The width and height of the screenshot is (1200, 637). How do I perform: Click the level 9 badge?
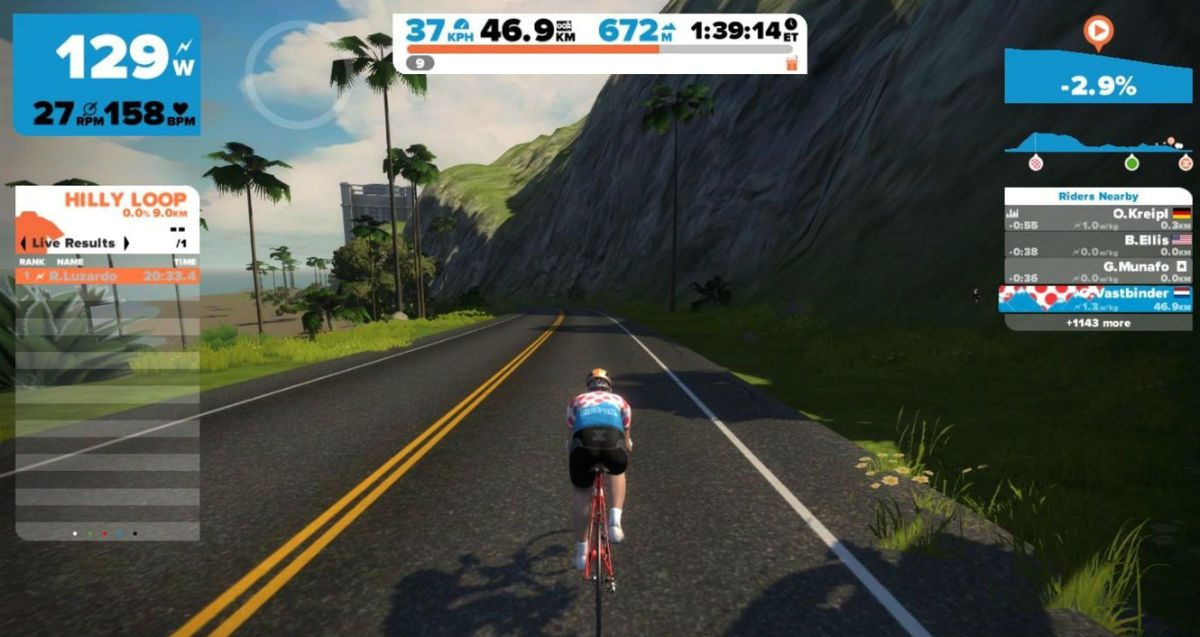tap(420, 63)
